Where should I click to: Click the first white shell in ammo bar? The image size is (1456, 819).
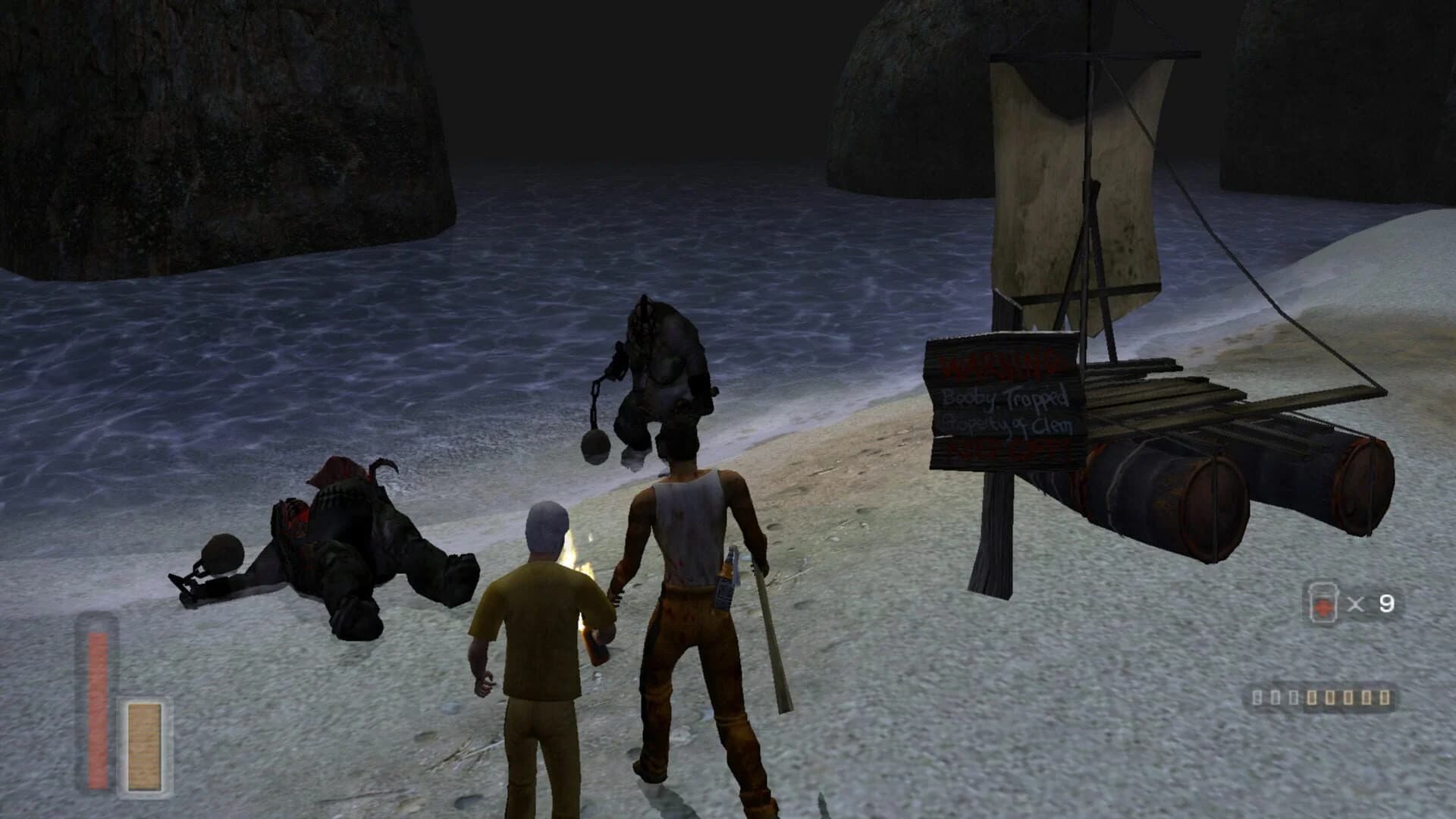(1257, 698)
